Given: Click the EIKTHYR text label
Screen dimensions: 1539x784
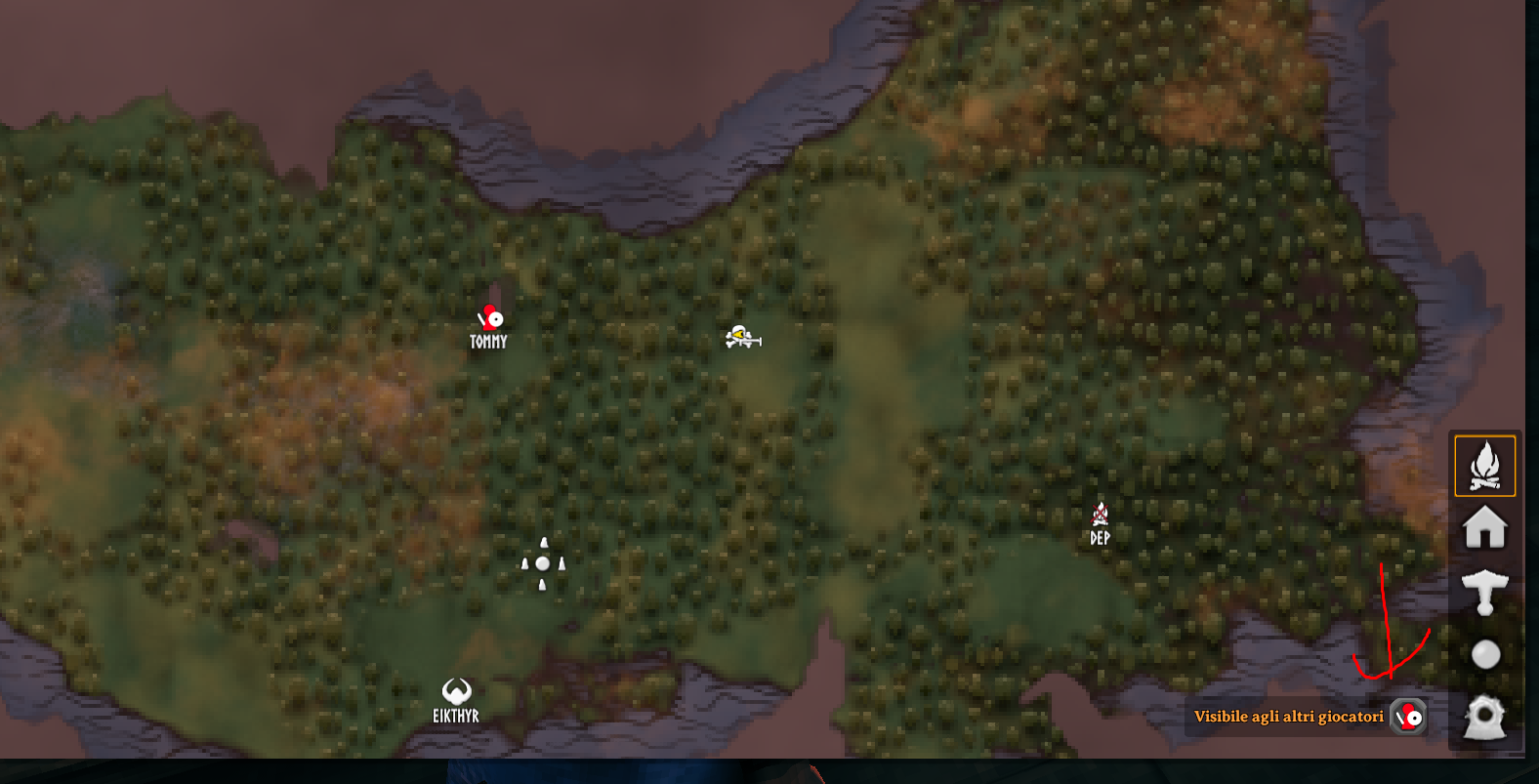Looking at the screenshot, I should tap(457, 714).
